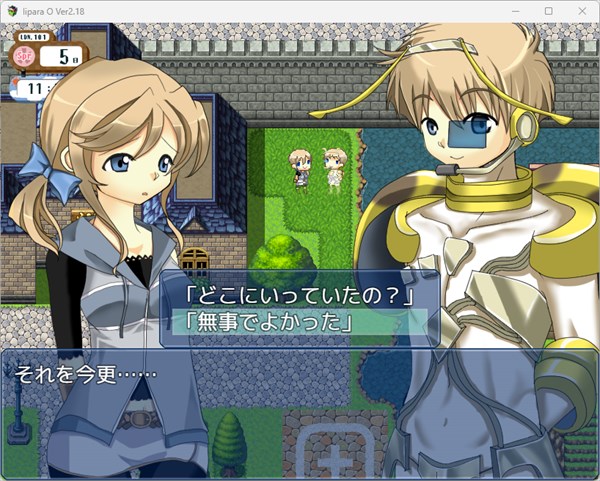Image resolution: width=600 pixels, height=481 pixels.
Task: Minimize the game window
Action: pyautogui.click(x=516, y=10)
